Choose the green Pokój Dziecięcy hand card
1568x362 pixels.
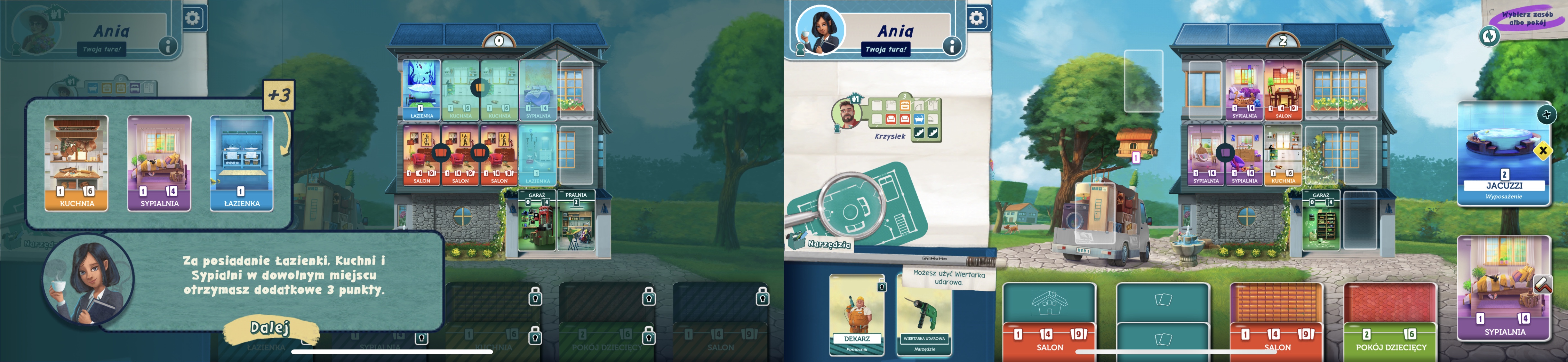(x=1390, y=322)
